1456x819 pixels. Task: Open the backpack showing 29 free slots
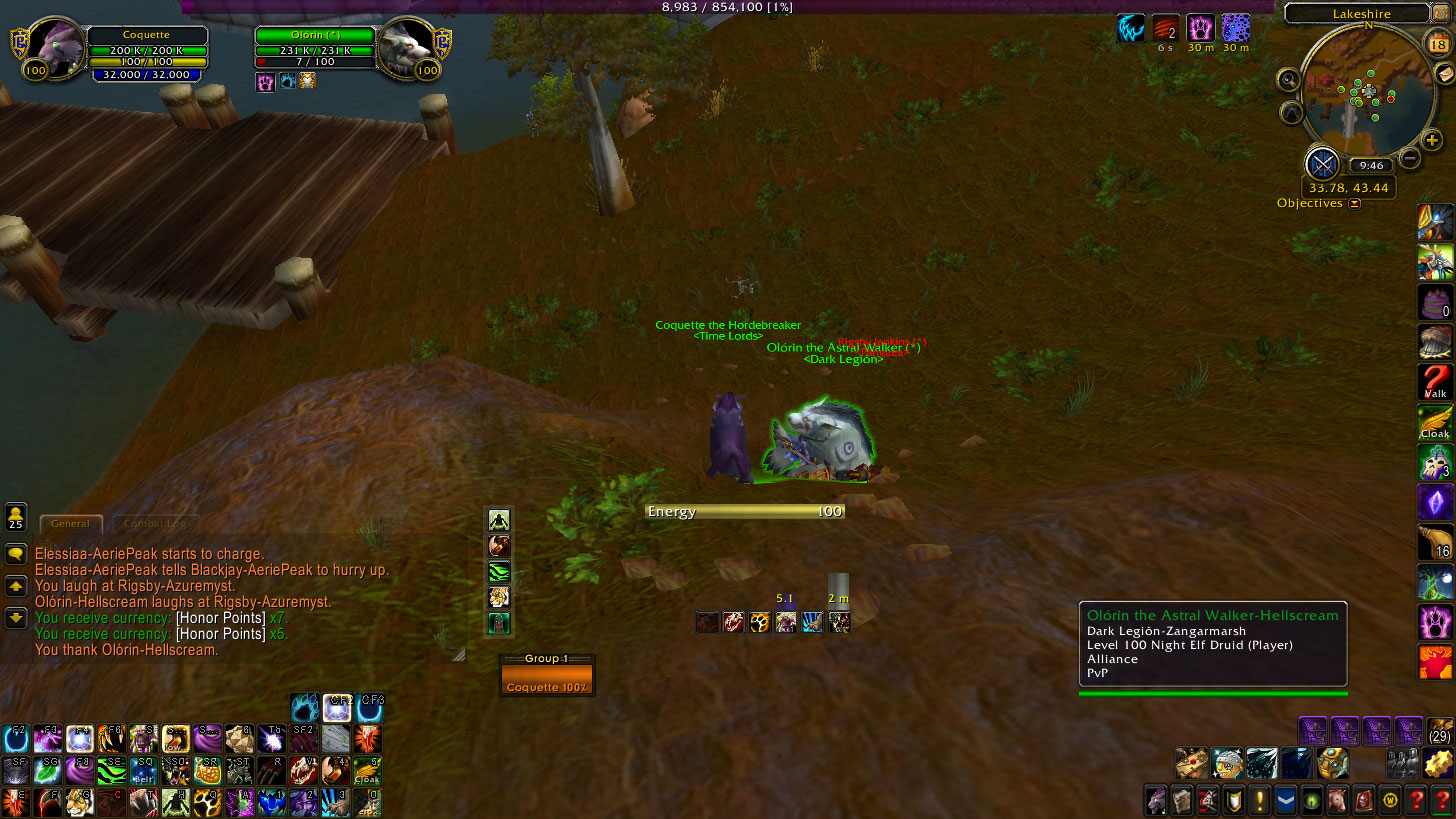click(1440, 731)
